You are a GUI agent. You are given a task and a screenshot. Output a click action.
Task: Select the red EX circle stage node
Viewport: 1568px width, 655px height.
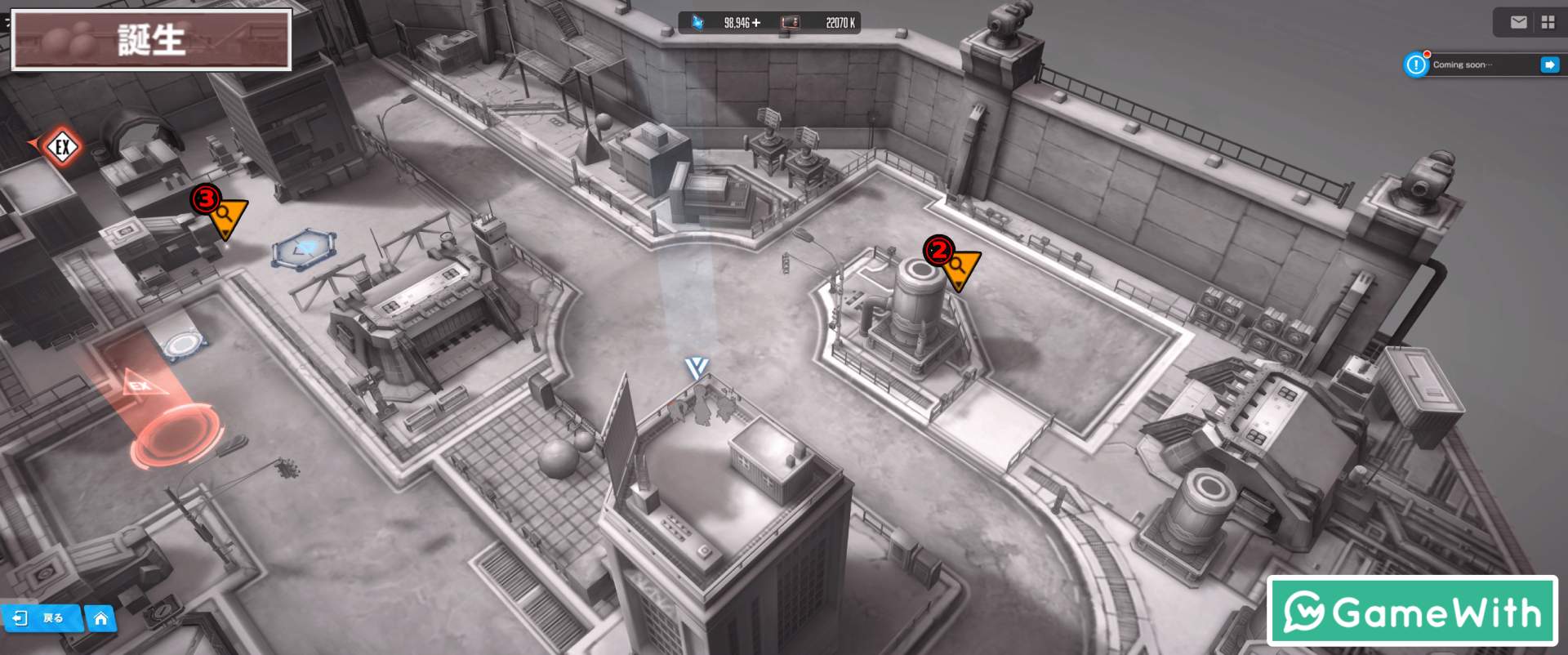pos(175,435)
